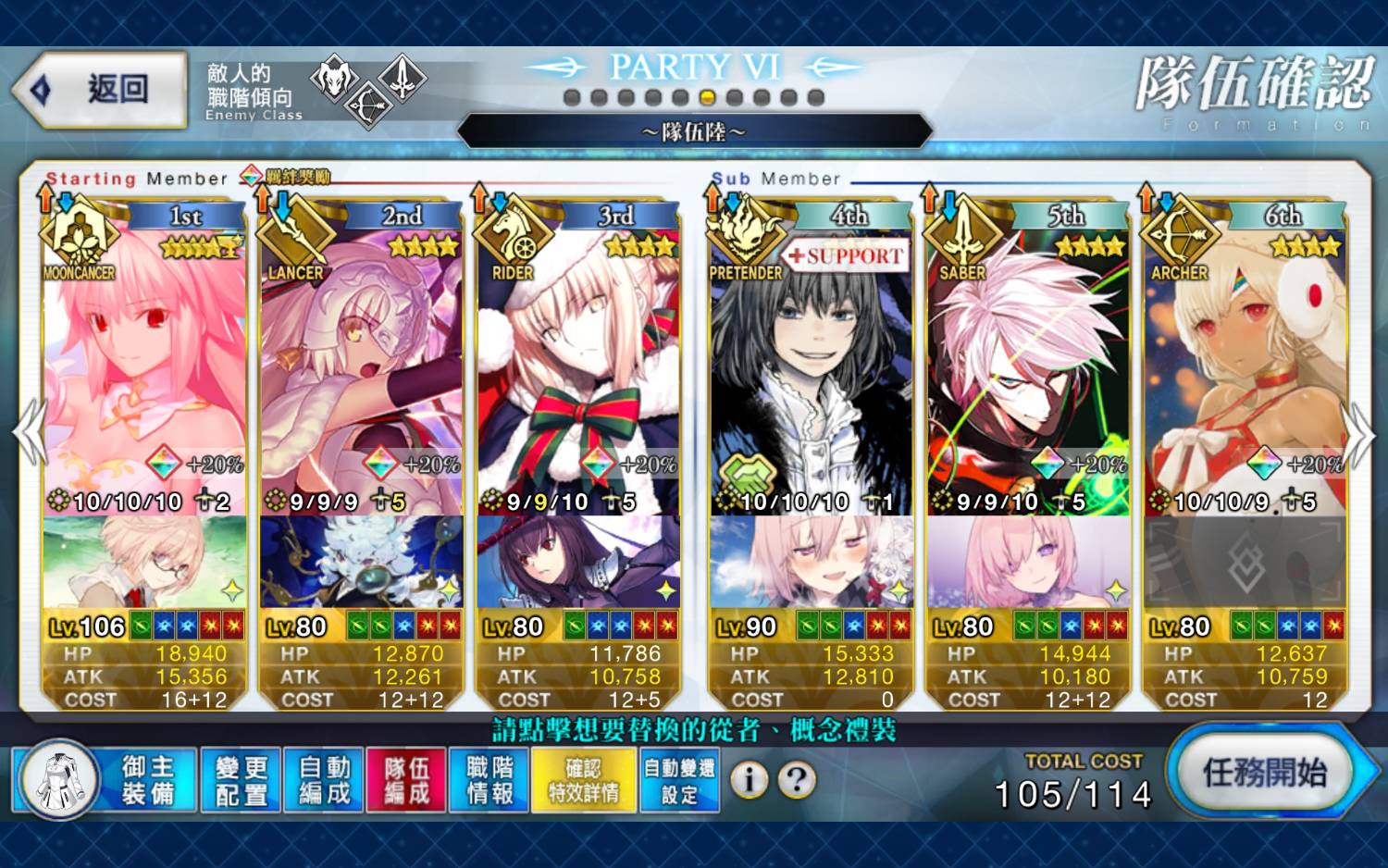Viewport: 1388px width, 868px height.
Task: Activate 自動編成 auto formation
Action: pyautogui.click(x=324, y=780)
